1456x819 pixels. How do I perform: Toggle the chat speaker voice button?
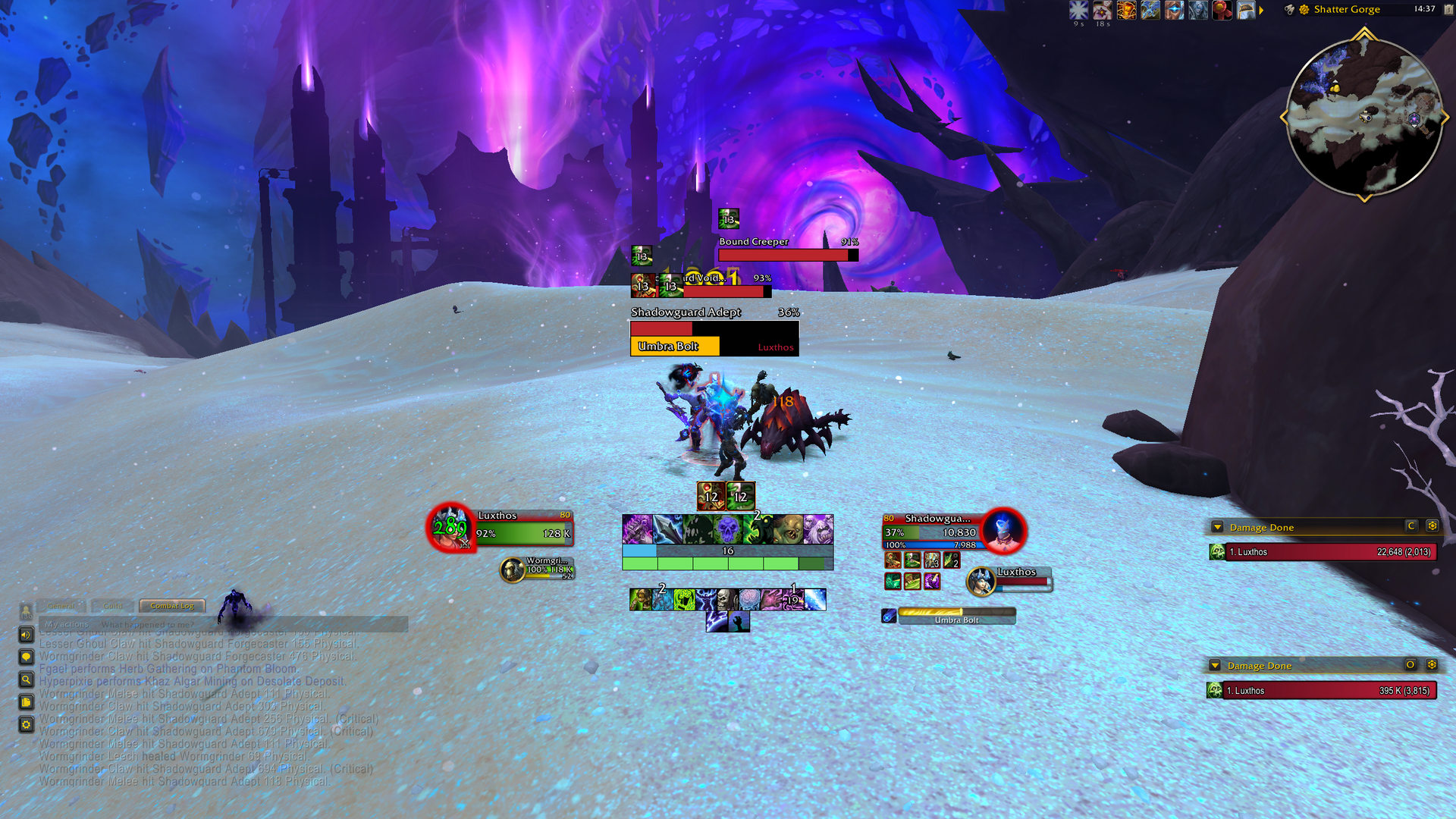click(26, 635)
